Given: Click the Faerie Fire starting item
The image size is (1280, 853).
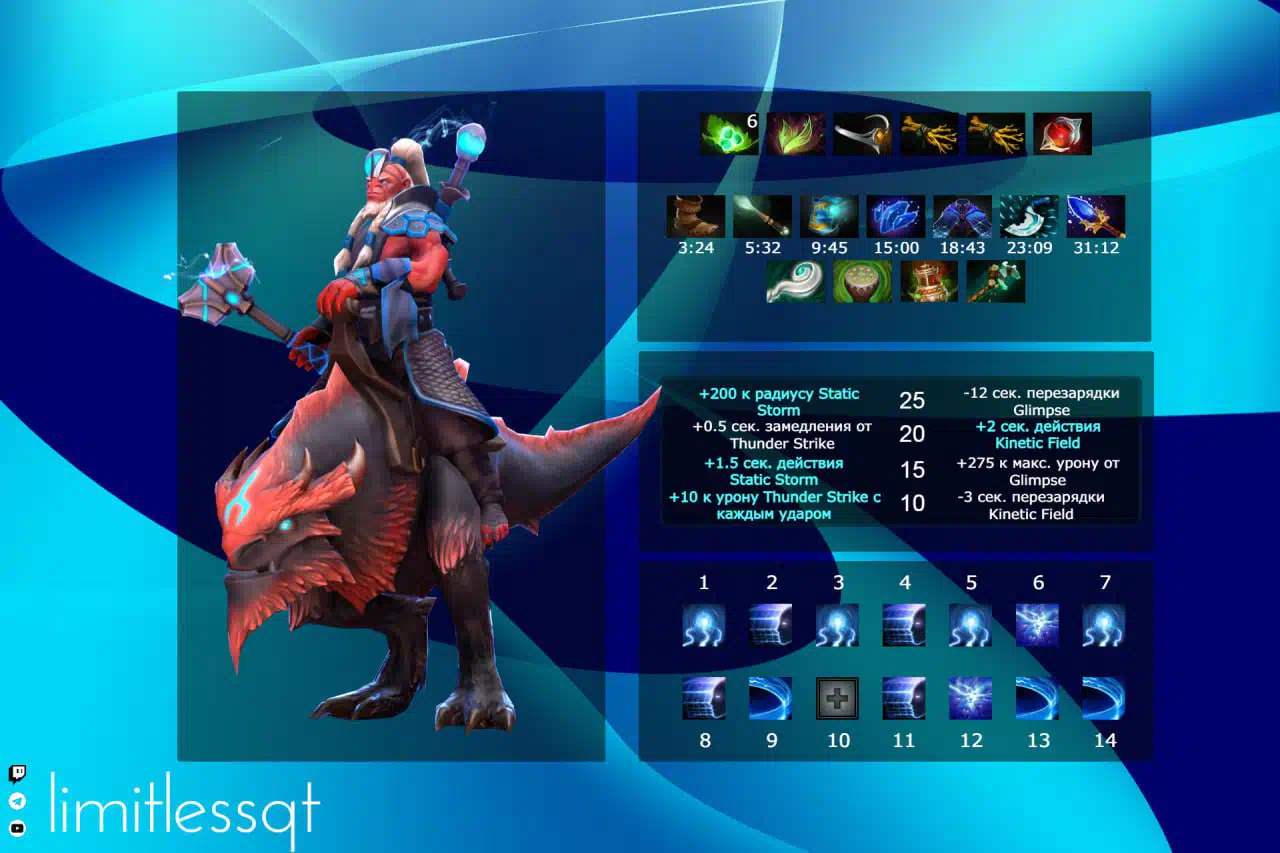Looking at the screenshot, I should 796,134.
